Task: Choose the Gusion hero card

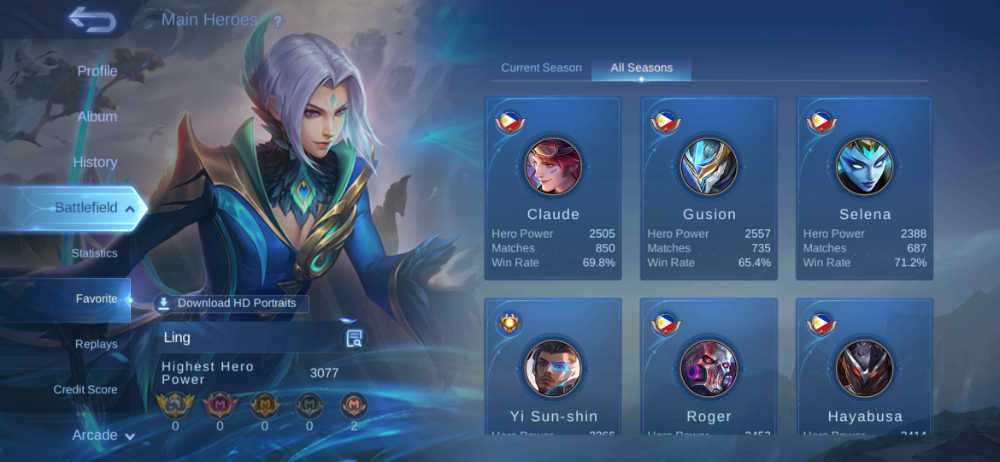Action: point(709,189)
